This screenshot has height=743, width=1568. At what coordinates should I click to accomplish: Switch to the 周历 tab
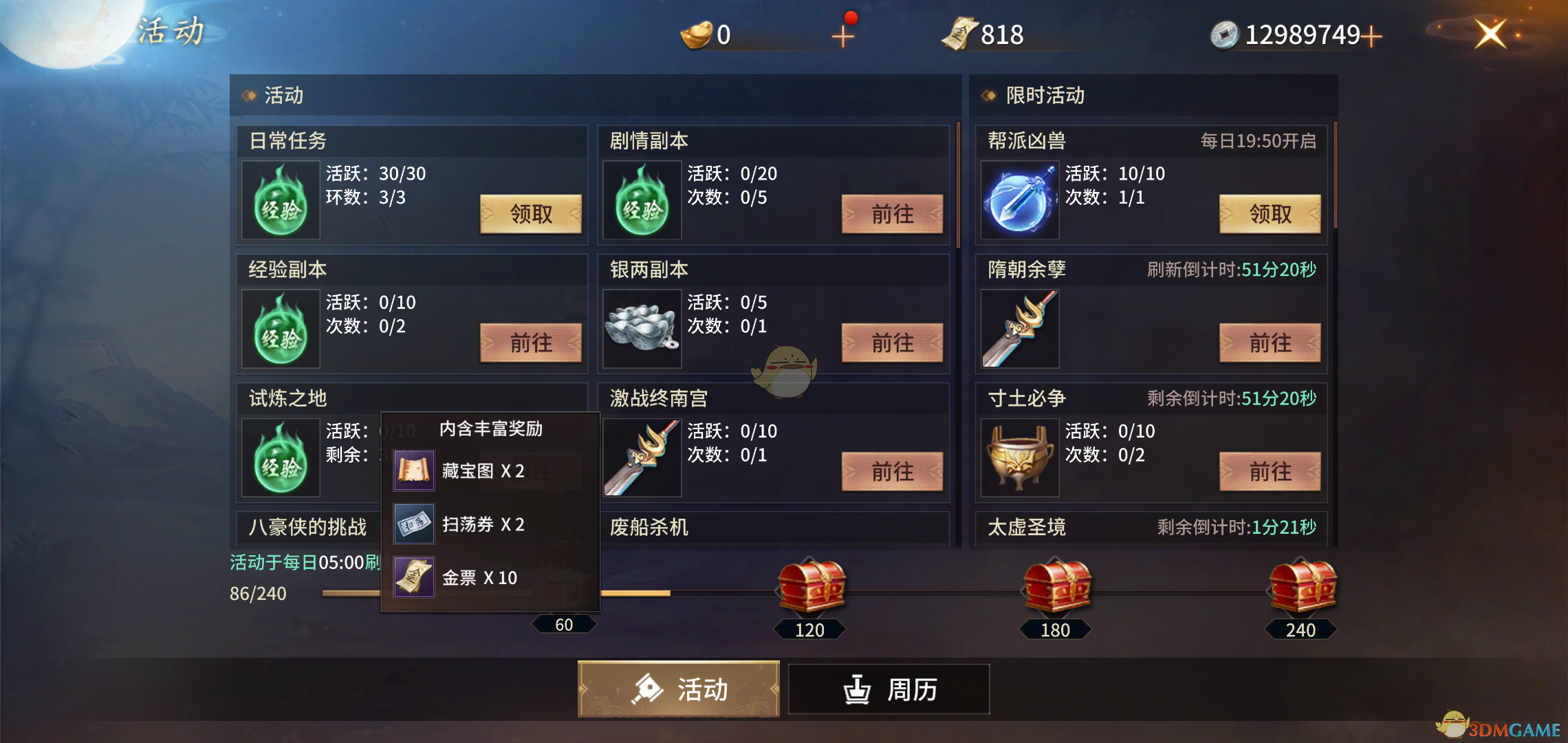coord(888,689)
